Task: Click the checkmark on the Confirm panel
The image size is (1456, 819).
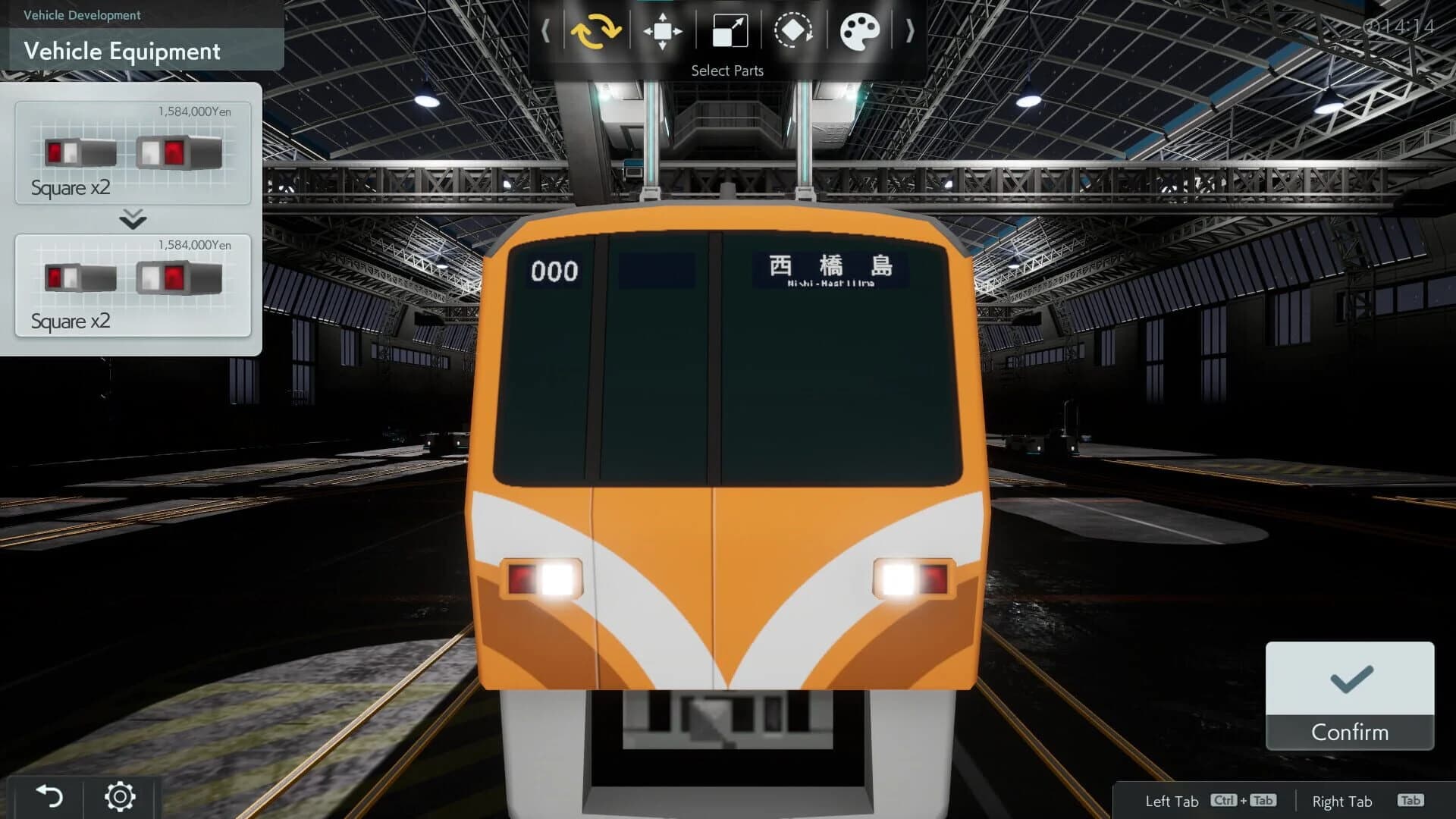Action: click(x=1349, y=679)
